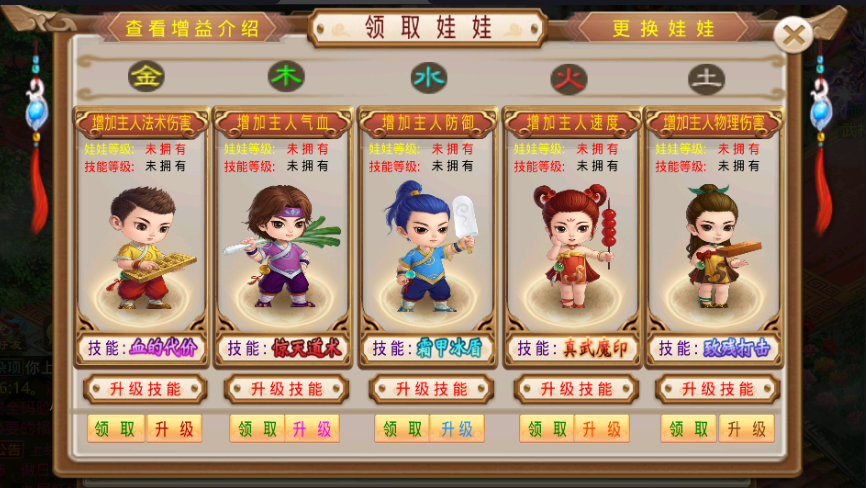866x488 pixels.
Task: Upgrade skill for the 霜甲冰盾 doll
Action: pyautogui.click(x=431, y=389)
